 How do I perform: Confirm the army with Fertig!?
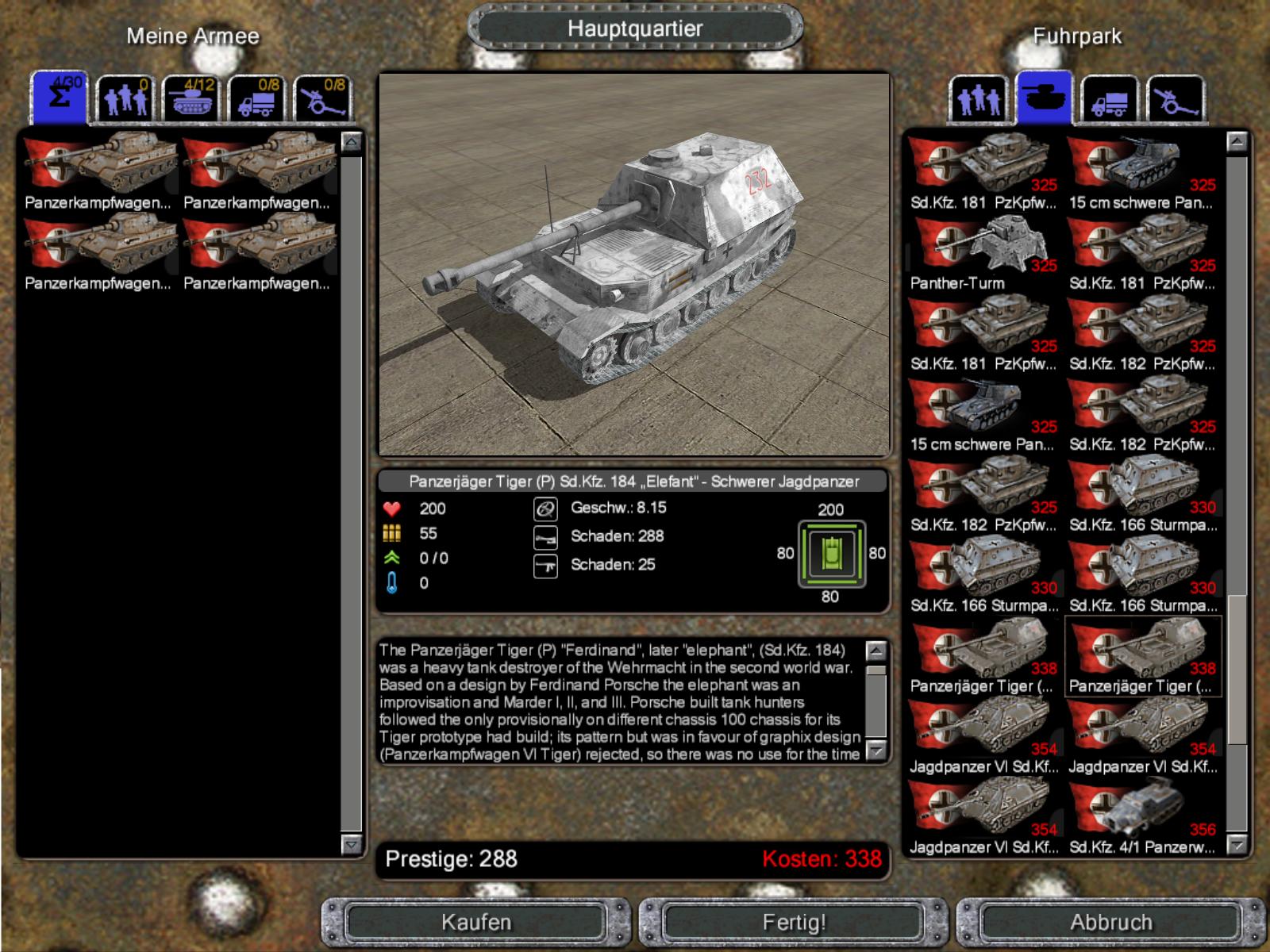coord(794,922)
